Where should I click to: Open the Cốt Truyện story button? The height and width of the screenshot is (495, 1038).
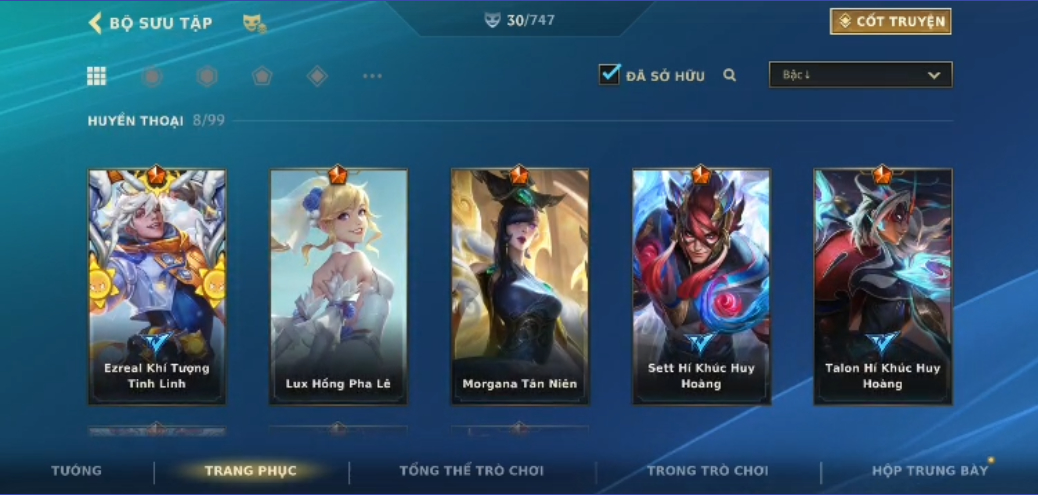click(890, 21)
